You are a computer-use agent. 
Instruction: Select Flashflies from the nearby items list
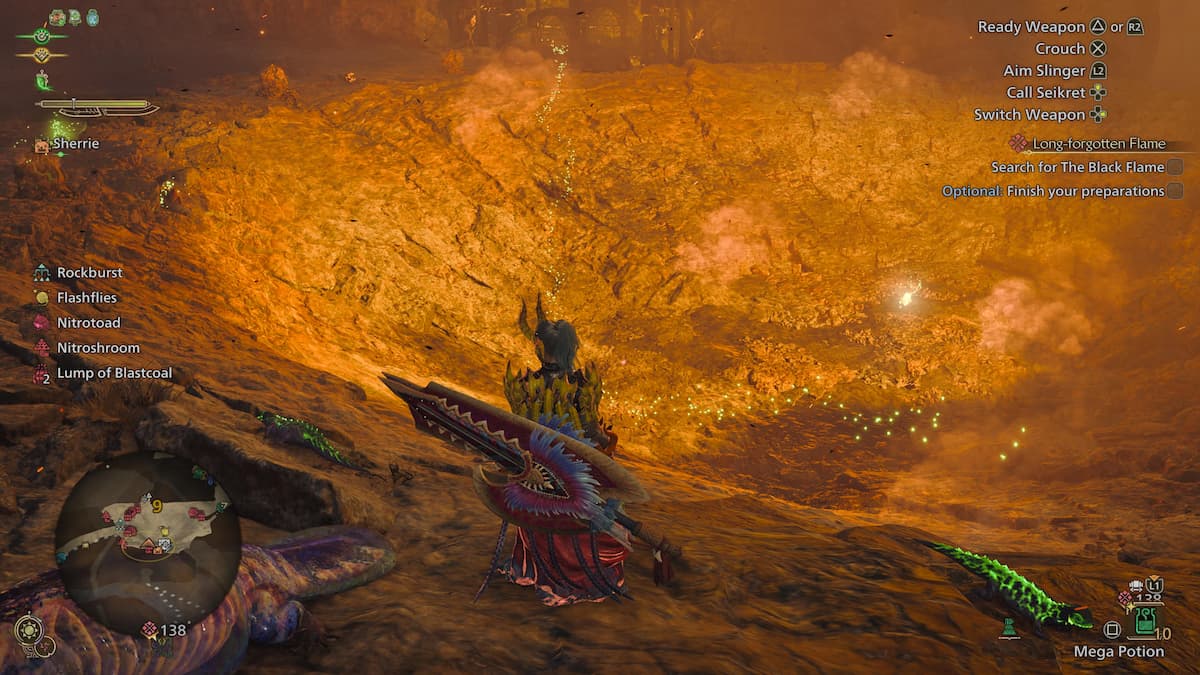tap(86, 297)
